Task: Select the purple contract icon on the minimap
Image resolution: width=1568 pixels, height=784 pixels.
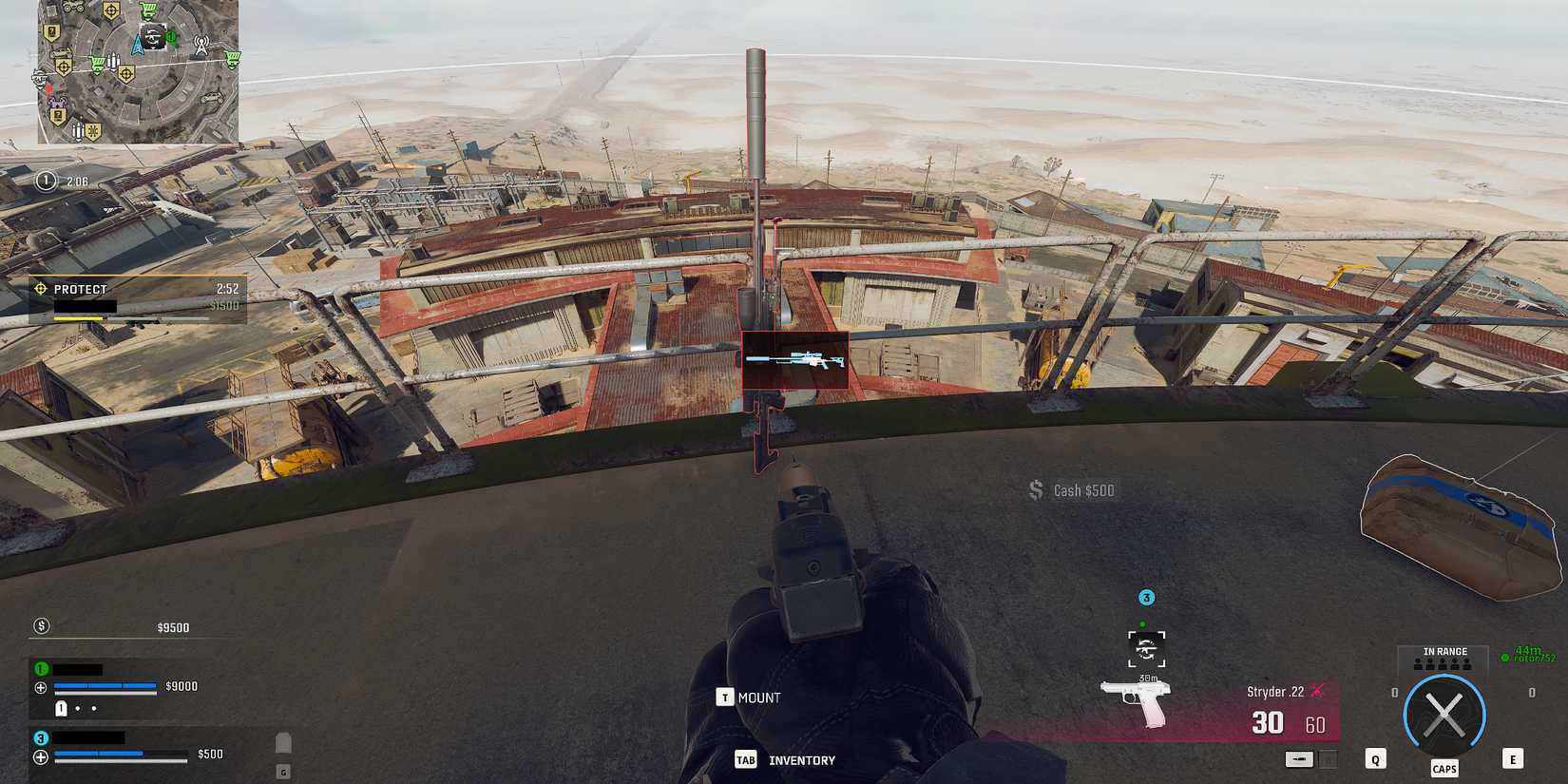Action: tap(56, 102)
